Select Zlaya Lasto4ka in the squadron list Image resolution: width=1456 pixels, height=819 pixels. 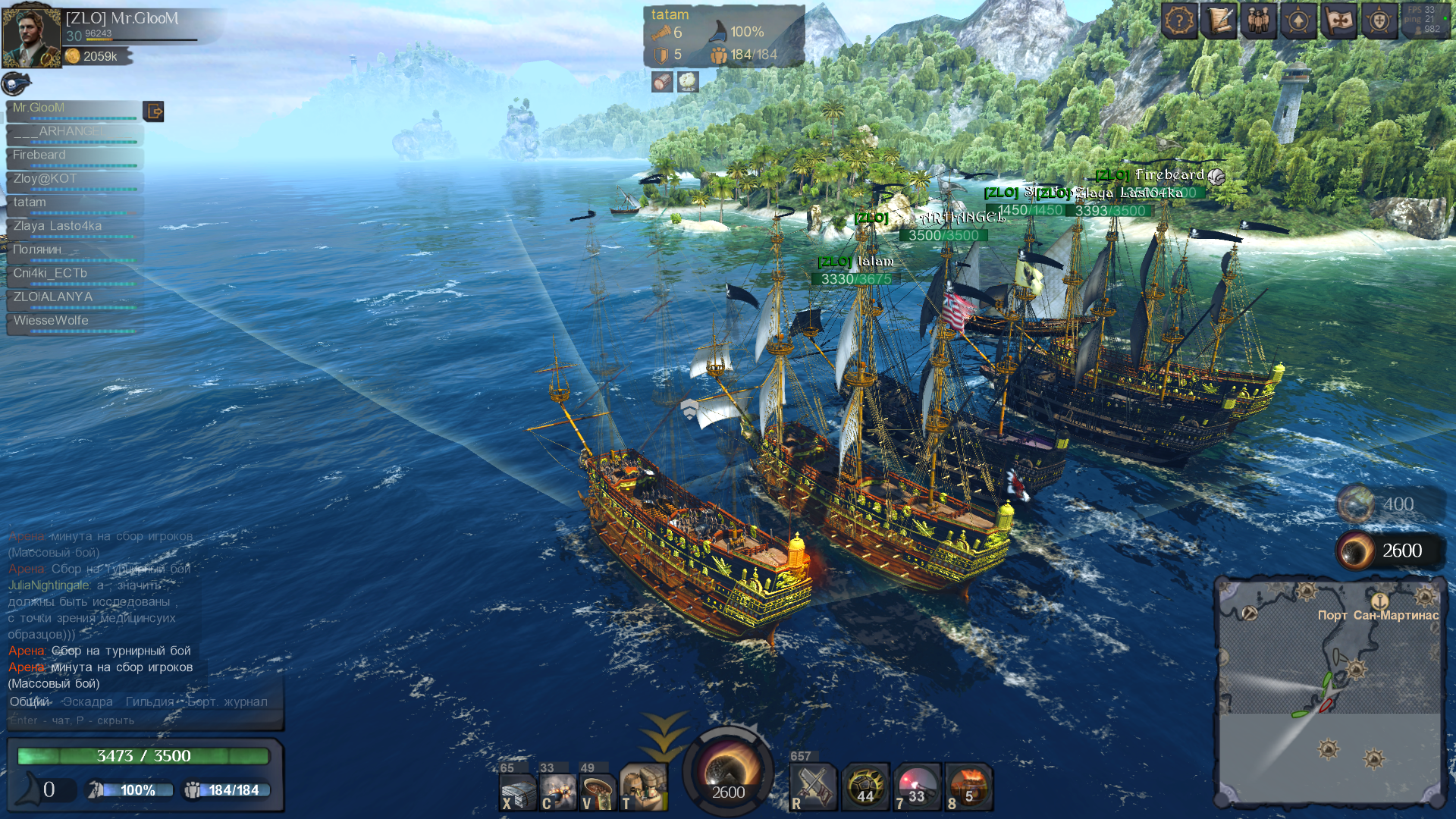point(74,226)
